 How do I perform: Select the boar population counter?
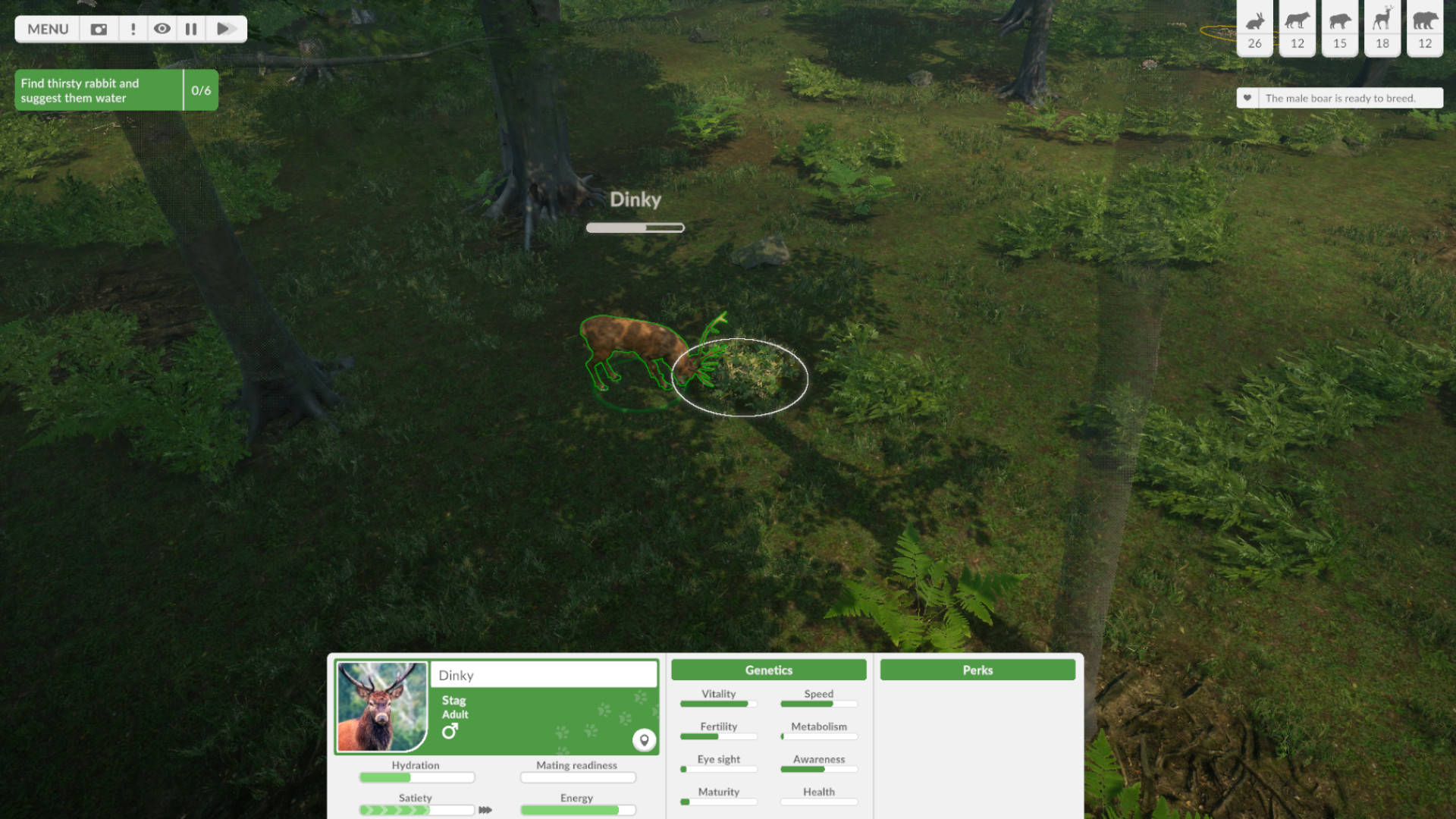[1339, 29]
